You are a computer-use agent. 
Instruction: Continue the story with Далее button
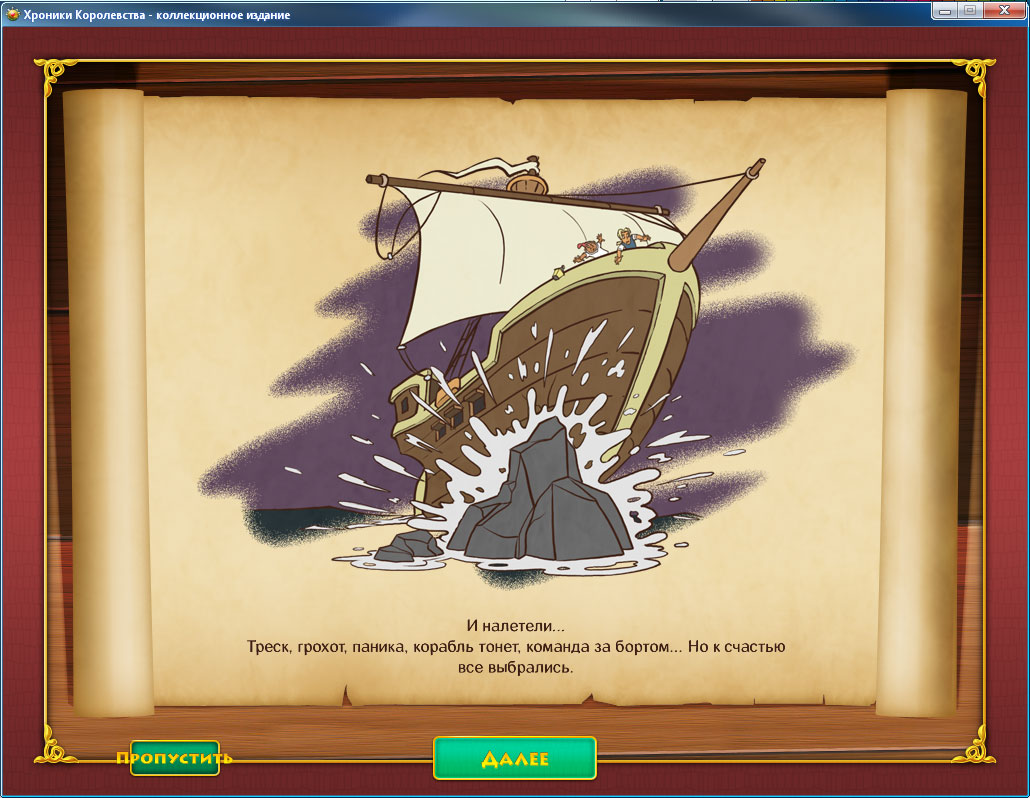tap(514, 758)
